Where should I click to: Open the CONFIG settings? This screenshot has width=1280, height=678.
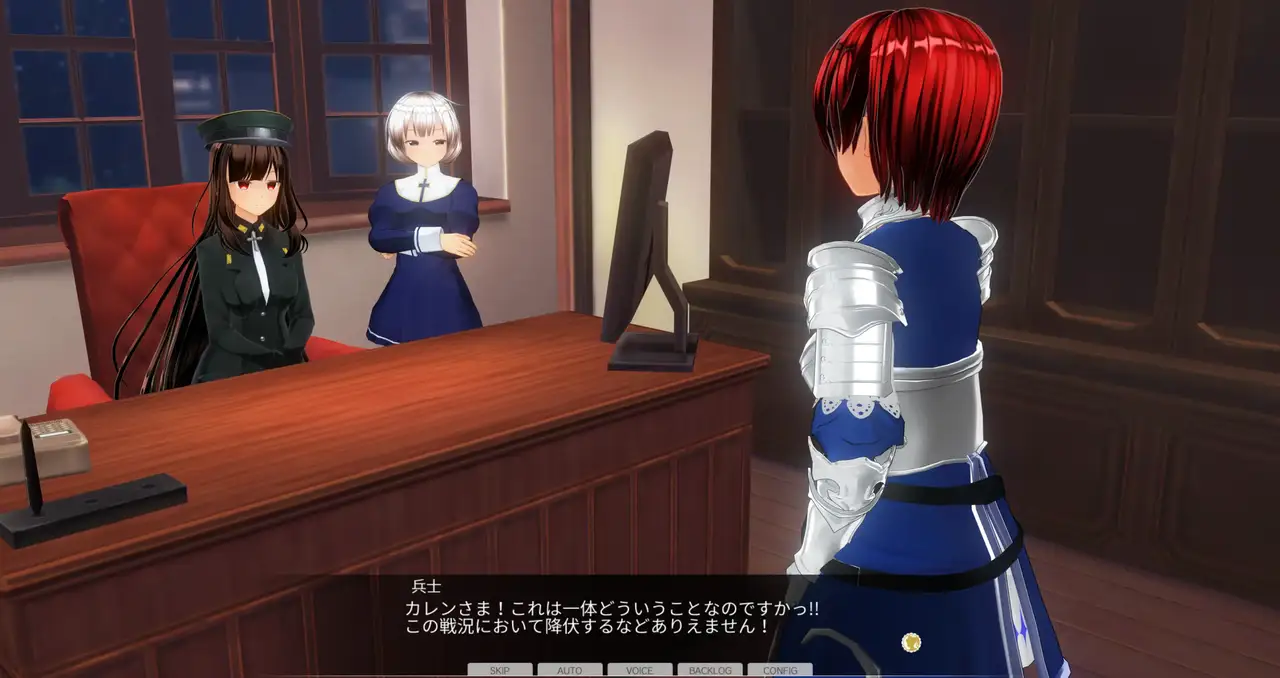tap(779, 670)
